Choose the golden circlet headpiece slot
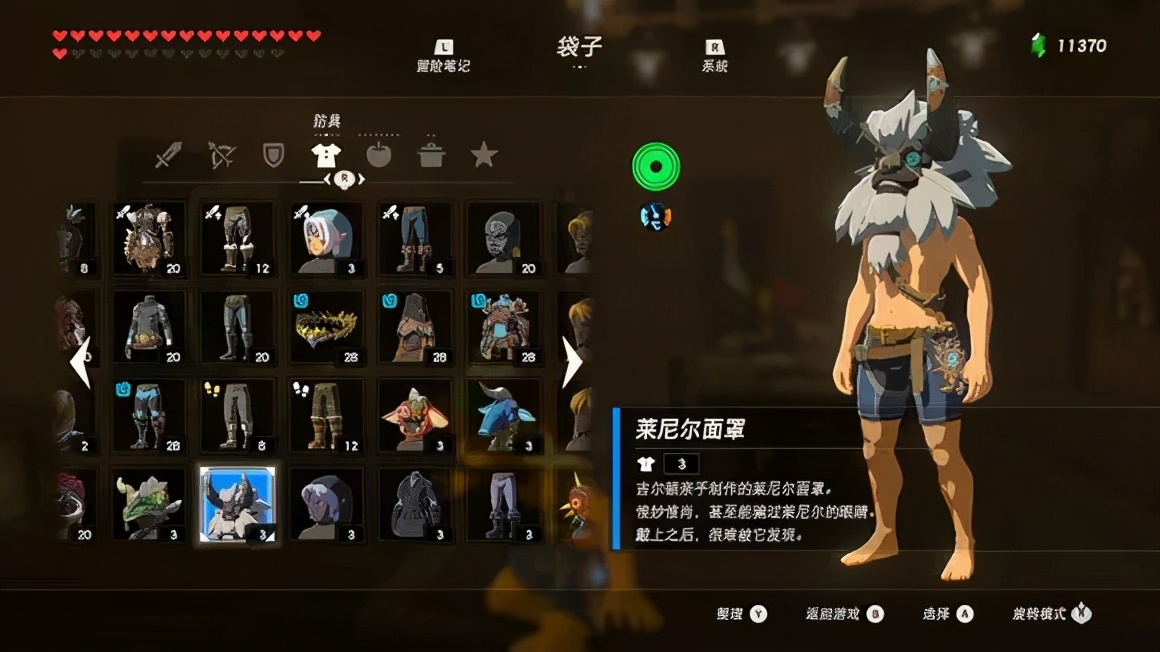Viewport: 1160px width, 652px height. 326,327
